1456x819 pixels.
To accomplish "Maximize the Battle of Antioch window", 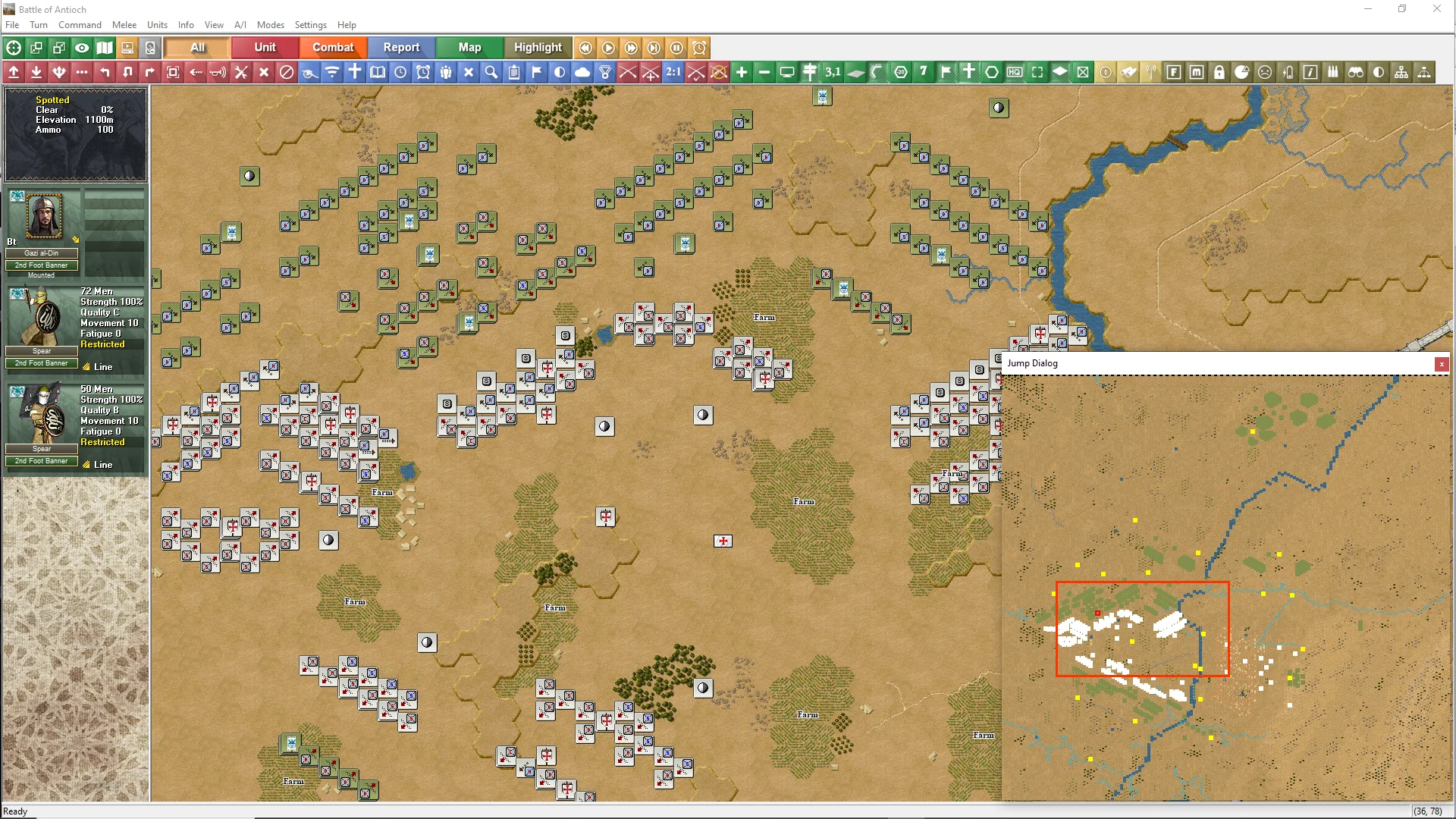I will [1402, 9].
